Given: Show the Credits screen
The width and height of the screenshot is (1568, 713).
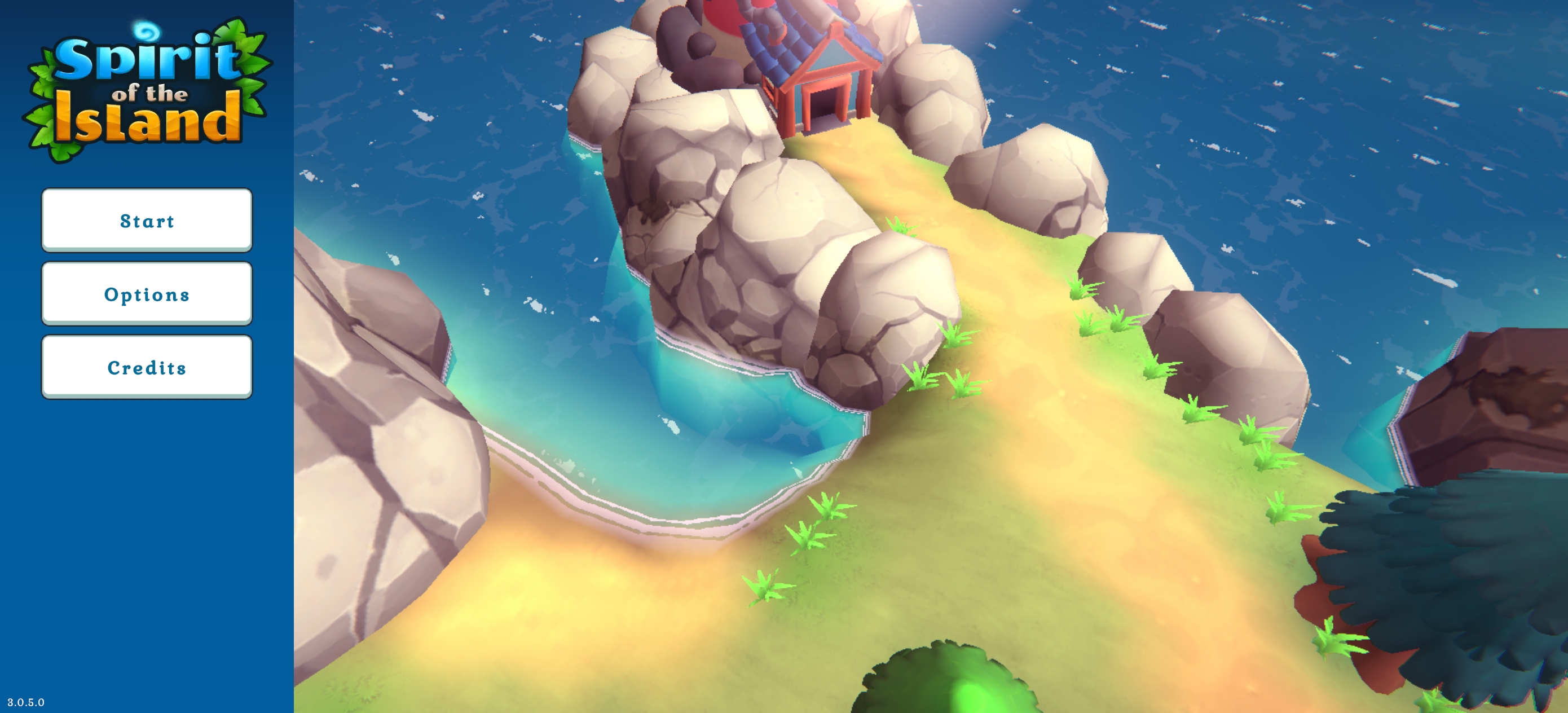Looking at the screenshot, I should click(147, 367).
